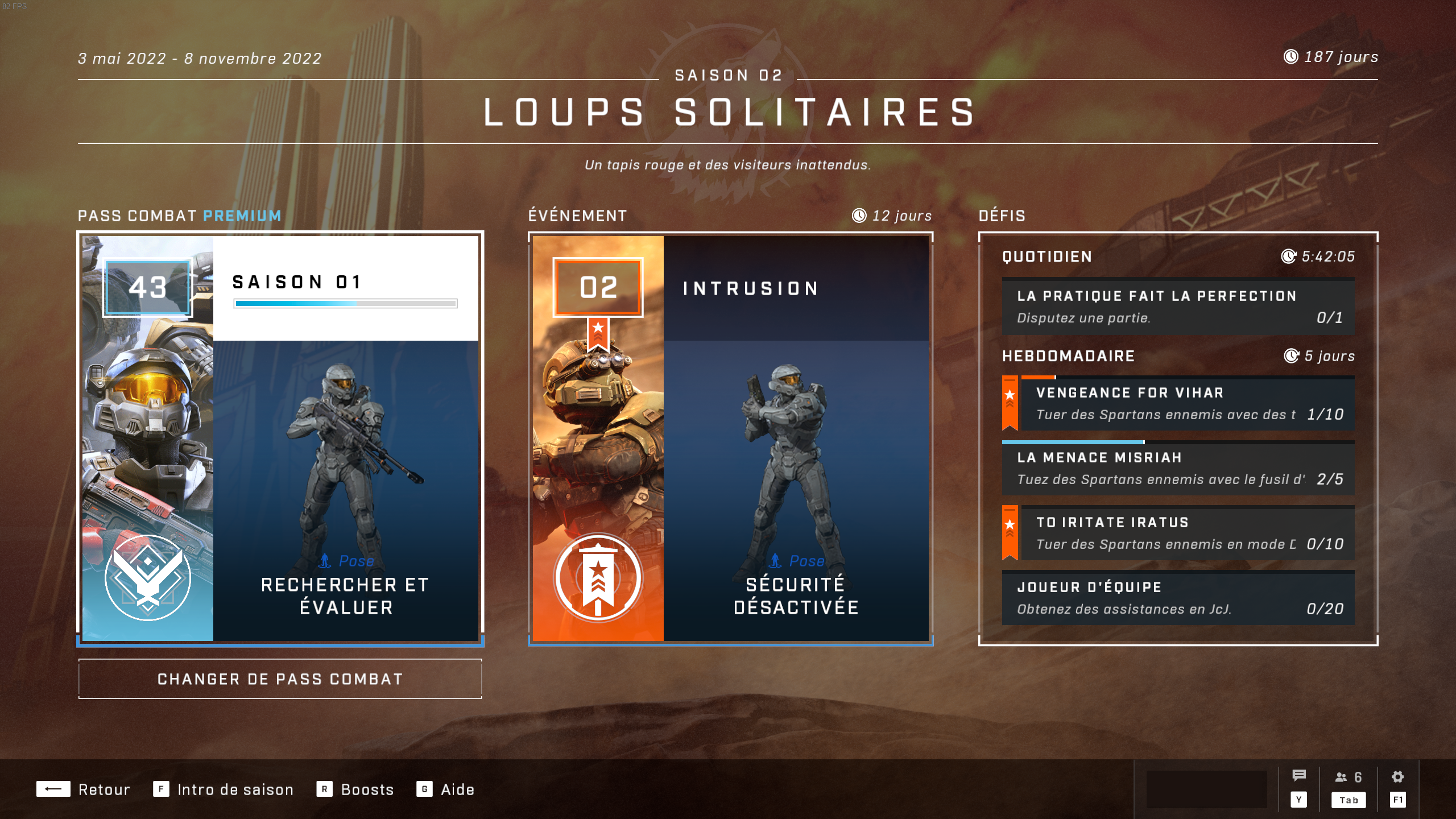Image resolution: width=1456 pixels, height=819 pixels.
Task: Open the Aide help option
Action: (x=446, y=789)
